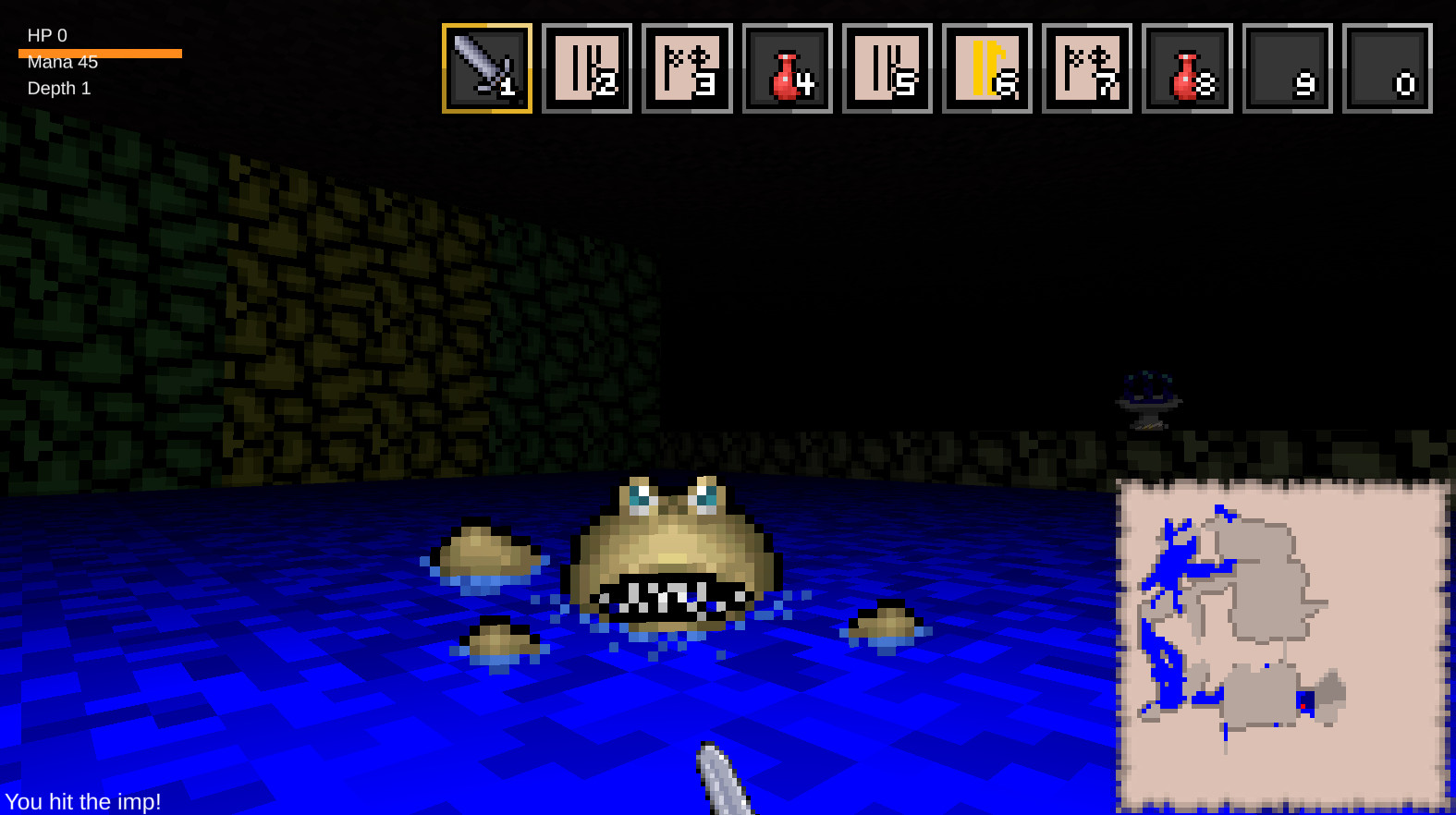Select the empty hotbar slot 0
Screen dimensions: 1456x815
coord(1388,68)
